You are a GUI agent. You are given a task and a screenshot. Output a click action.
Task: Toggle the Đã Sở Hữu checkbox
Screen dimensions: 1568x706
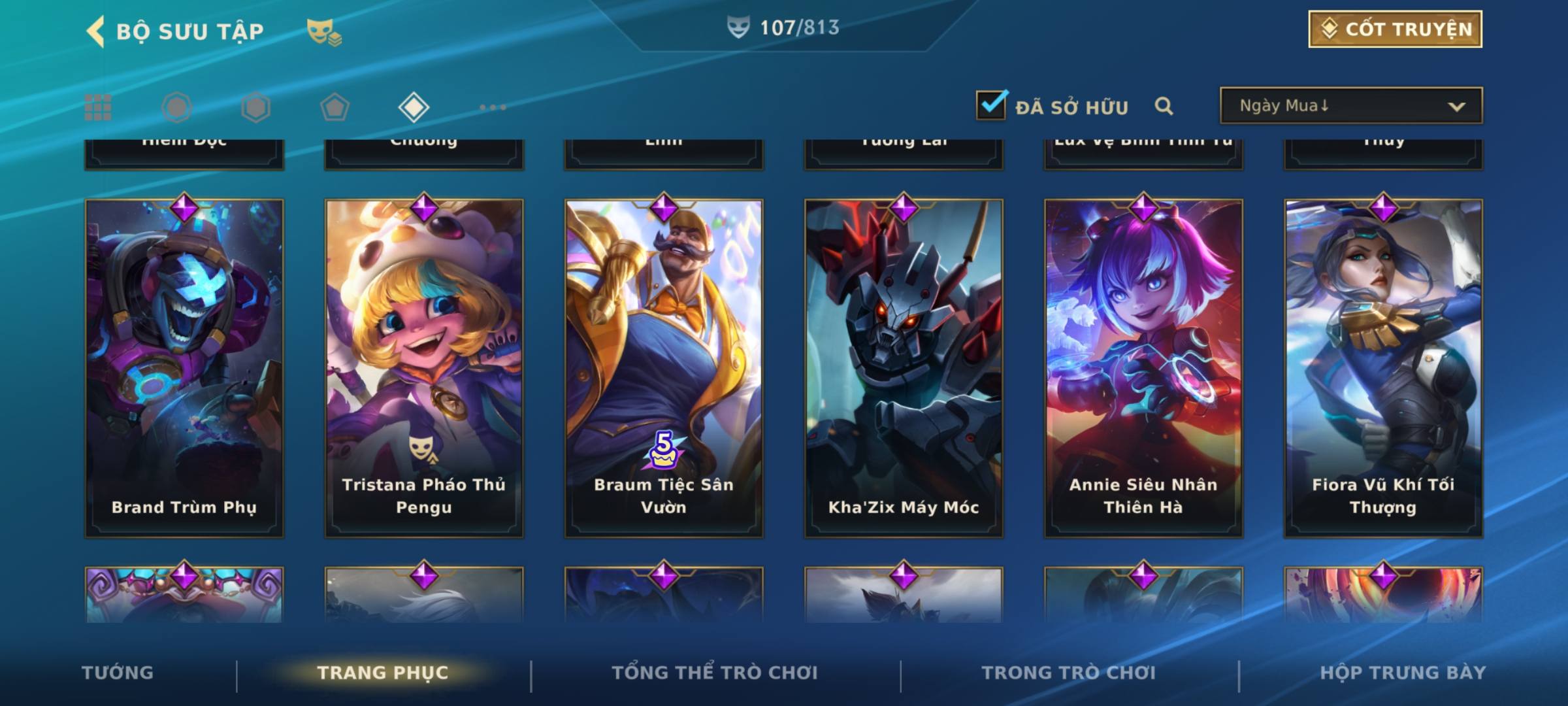point(991,105)
